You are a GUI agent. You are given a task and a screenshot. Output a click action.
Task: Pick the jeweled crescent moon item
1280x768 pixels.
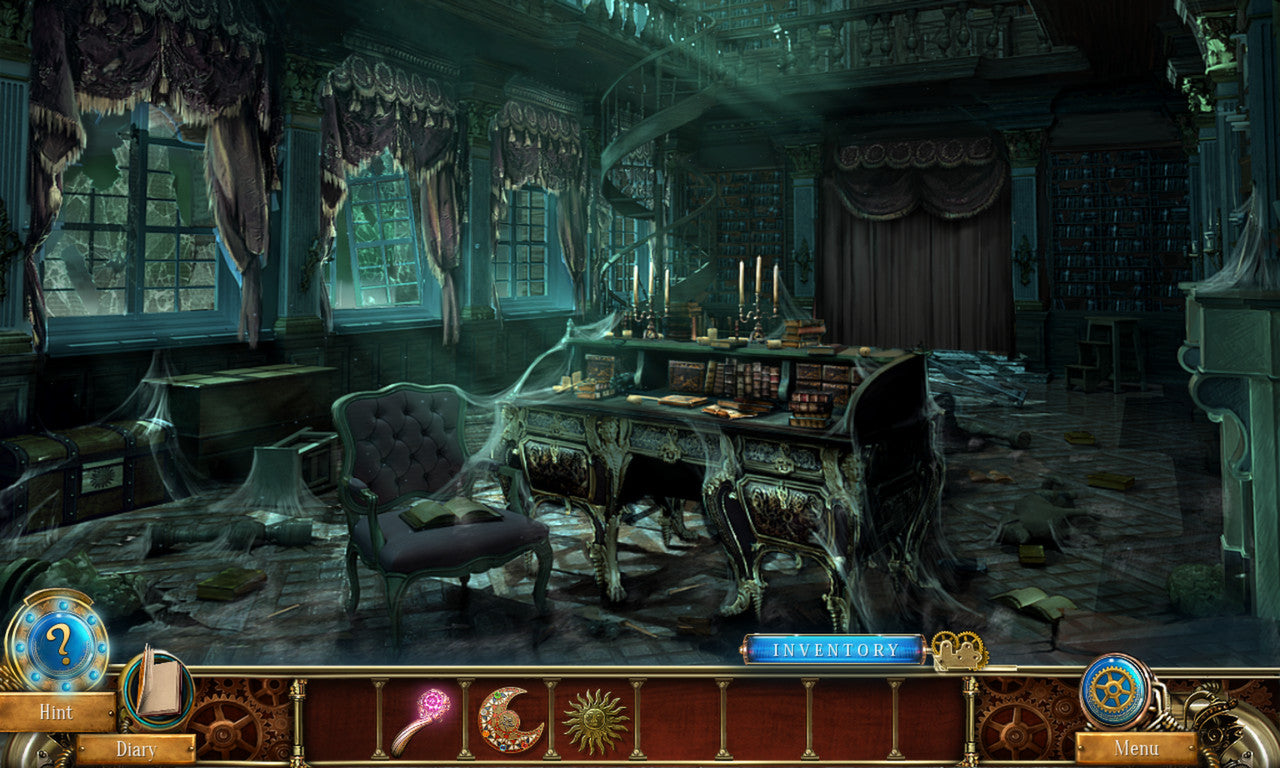(508, 719)
